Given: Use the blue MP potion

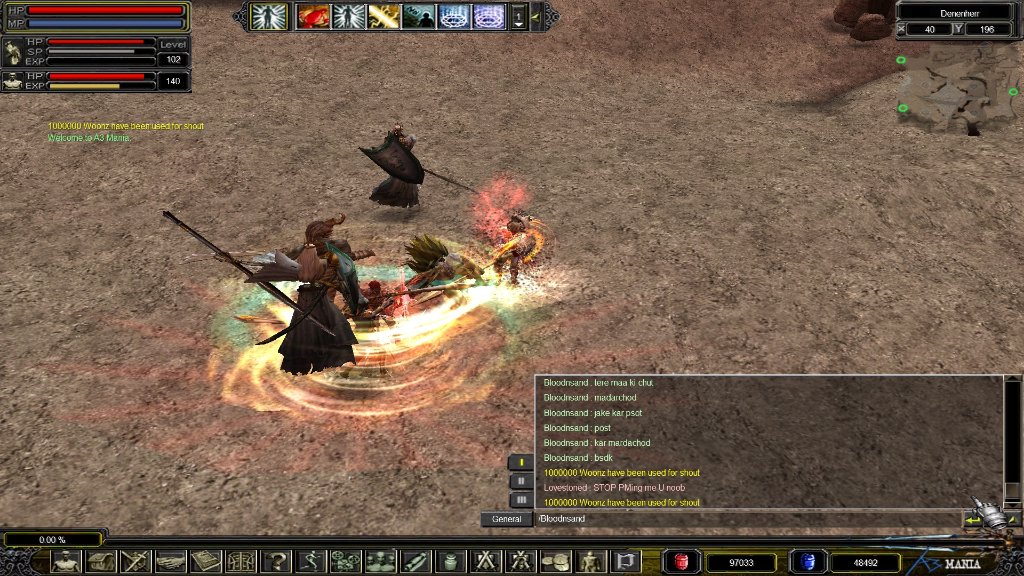Looking at the screenshot, I should [805, 562].
